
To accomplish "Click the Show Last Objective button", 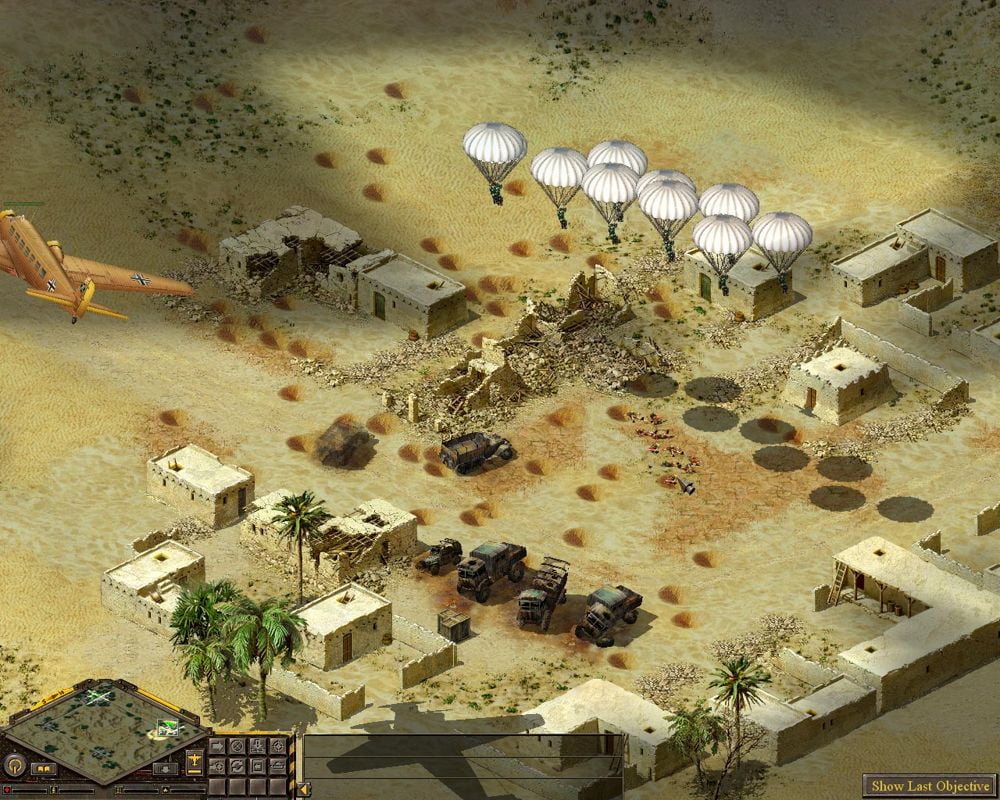I will (x=932, y=786).
